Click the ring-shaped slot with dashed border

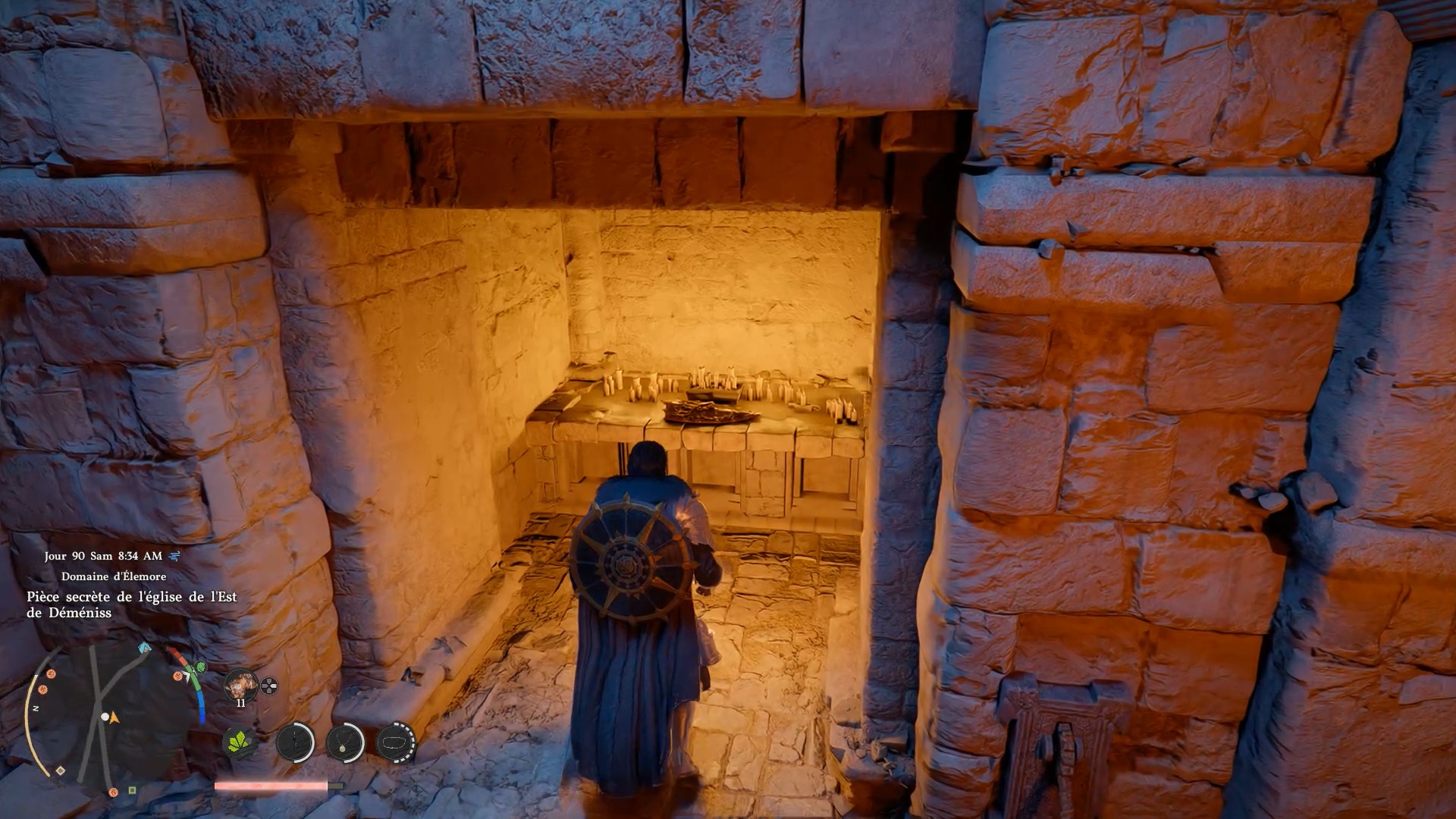click(396, 742)
